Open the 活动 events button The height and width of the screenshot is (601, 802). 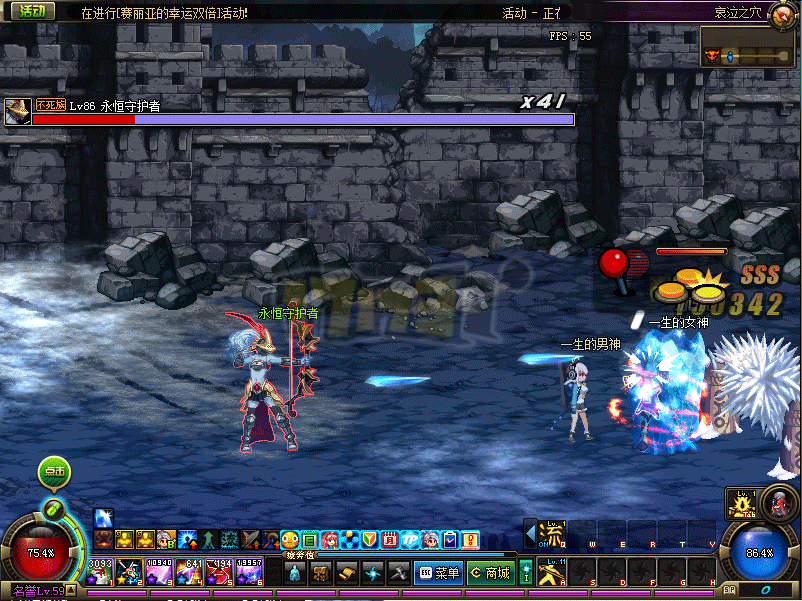(31, 11)
